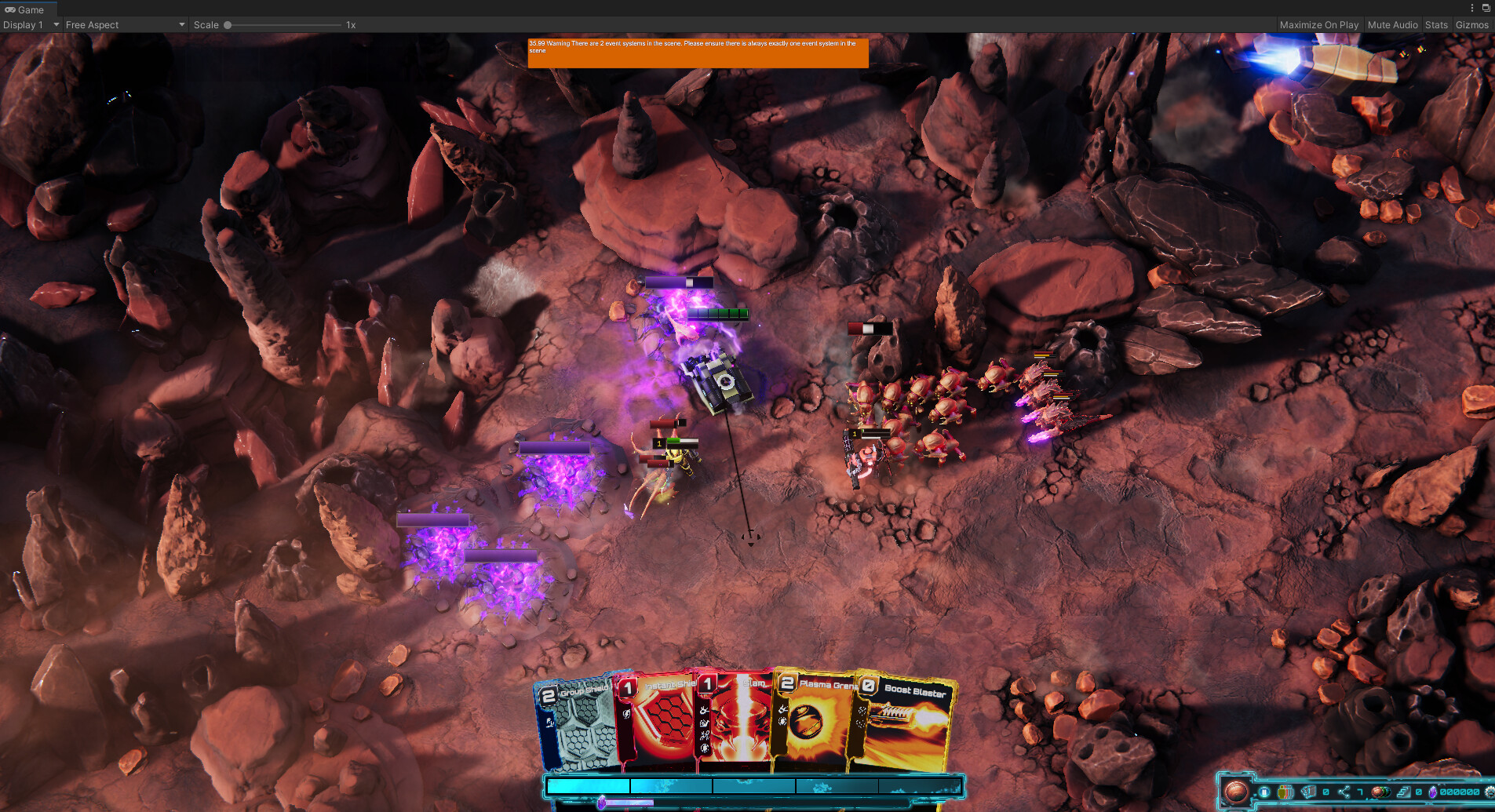The height and width of the screenshot is (812, 1495).
Task: Open the card deck icon in the HUD
Action: tap(1307, 792)
